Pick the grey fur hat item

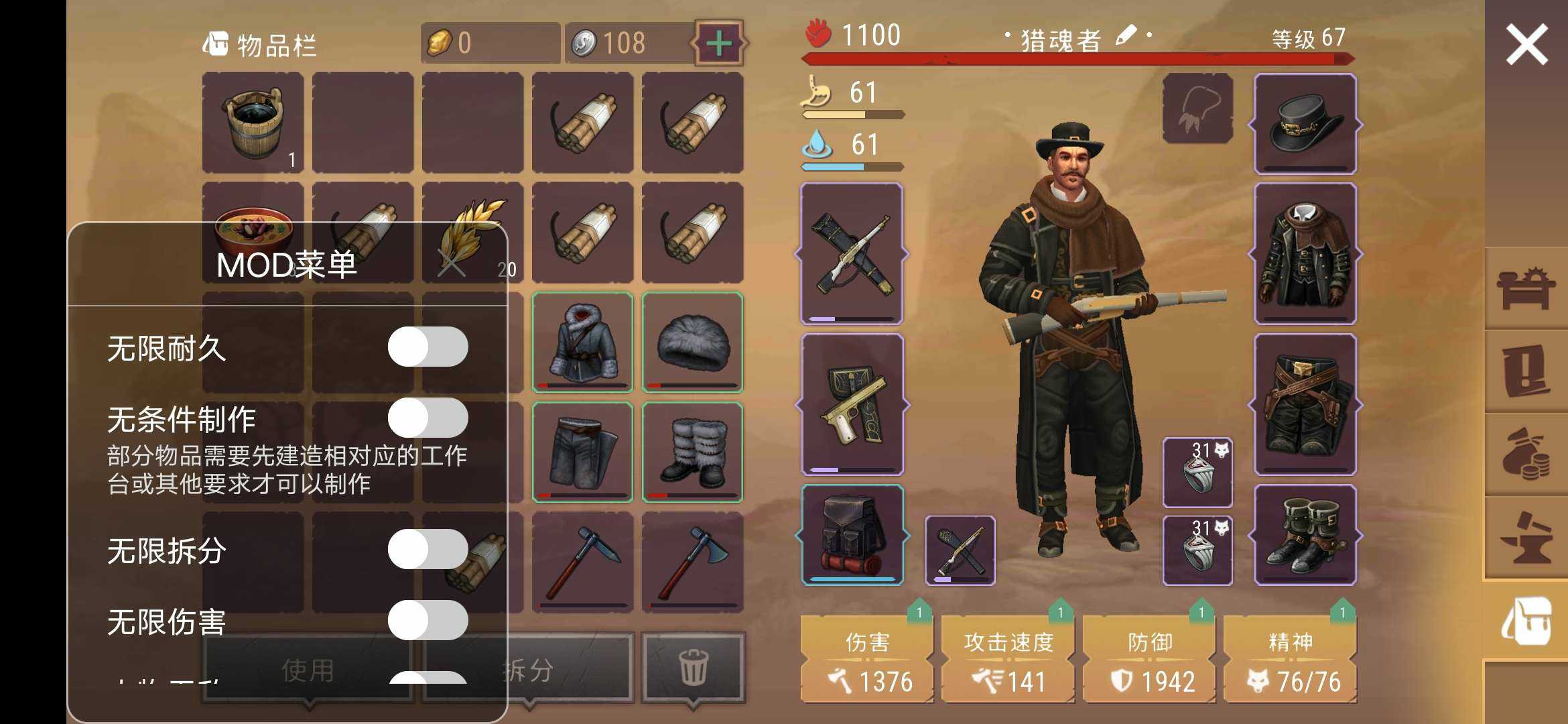[x=692, y=342]
